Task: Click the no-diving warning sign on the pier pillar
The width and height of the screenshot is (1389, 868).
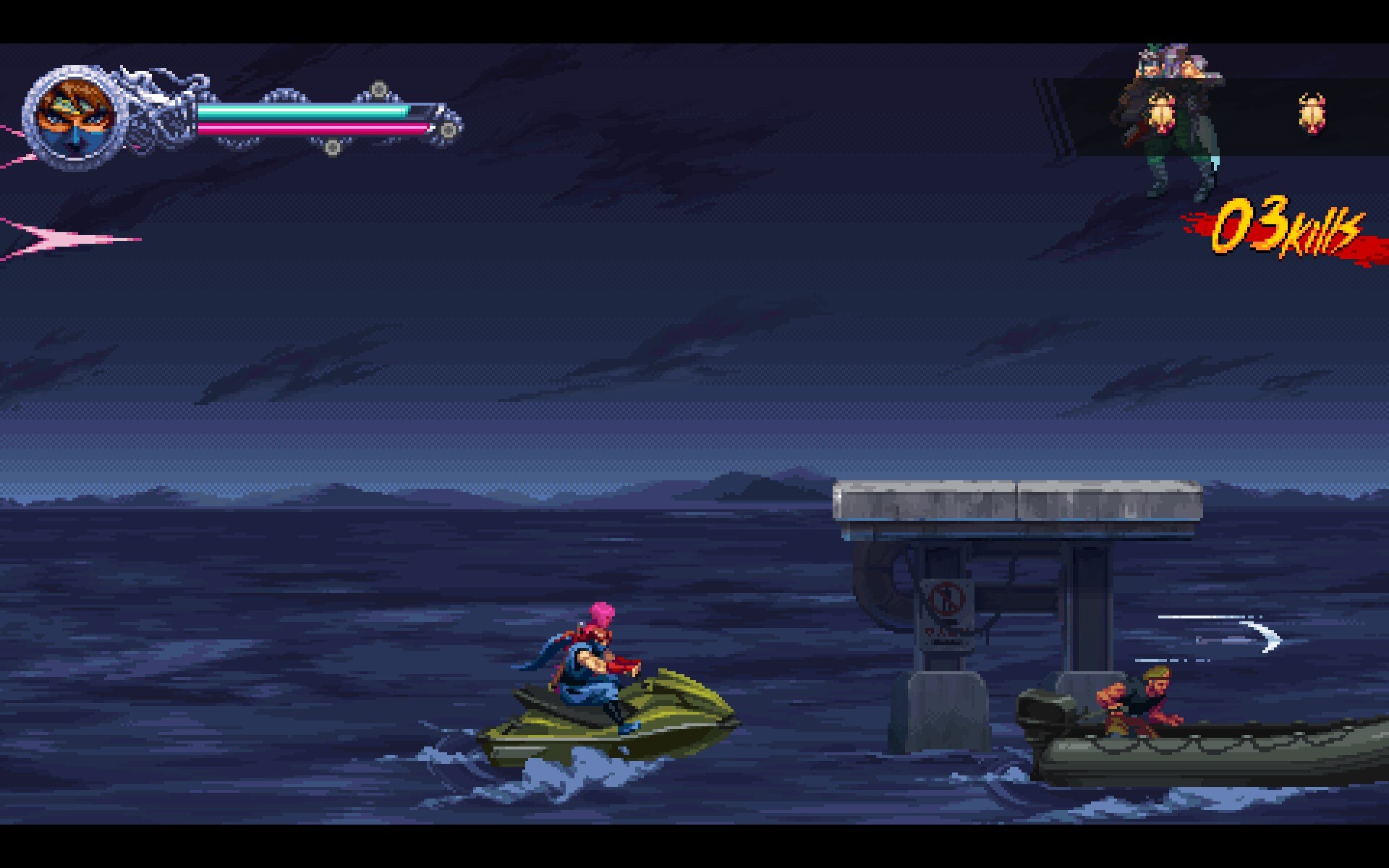Action: 944,611
